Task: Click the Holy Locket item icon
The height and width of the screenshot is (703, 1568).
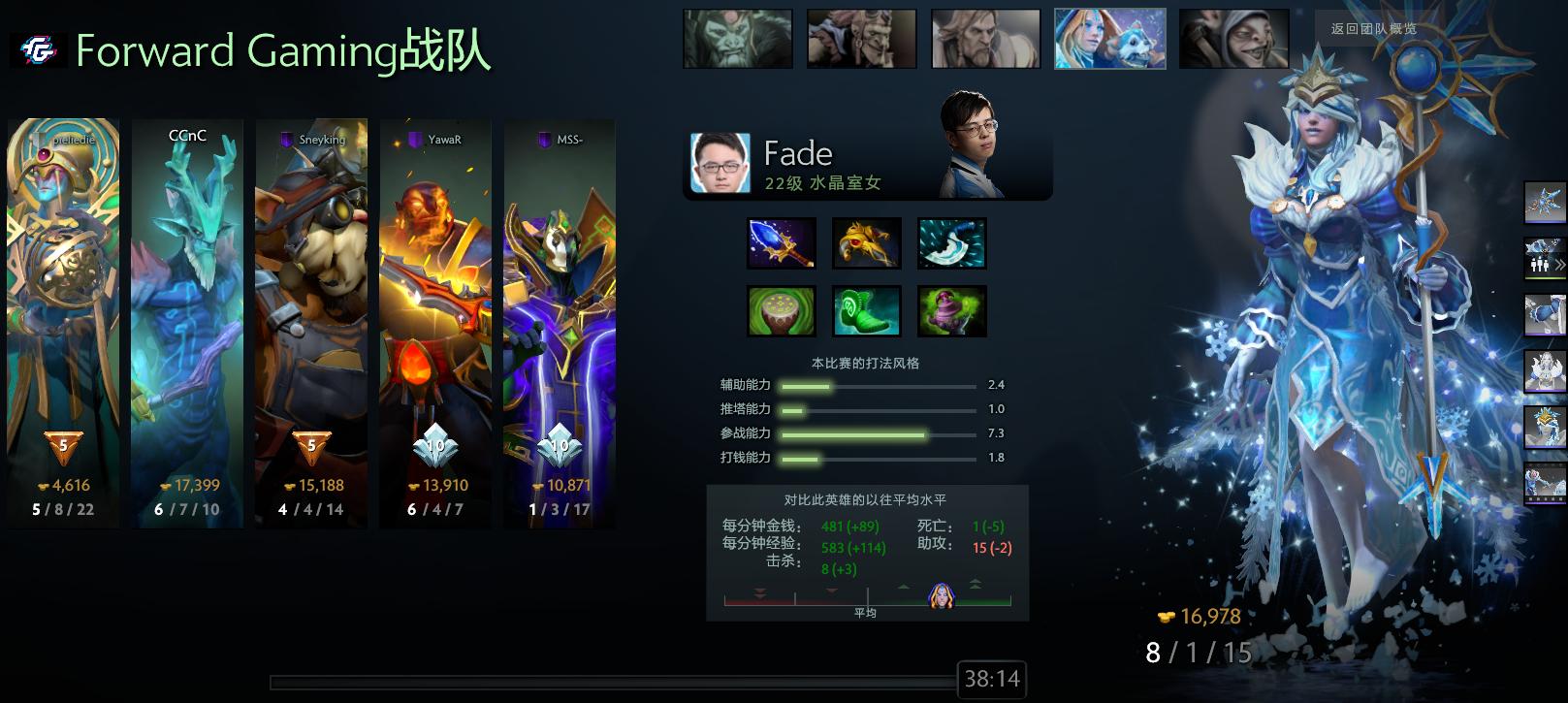Action: (866, 242)
